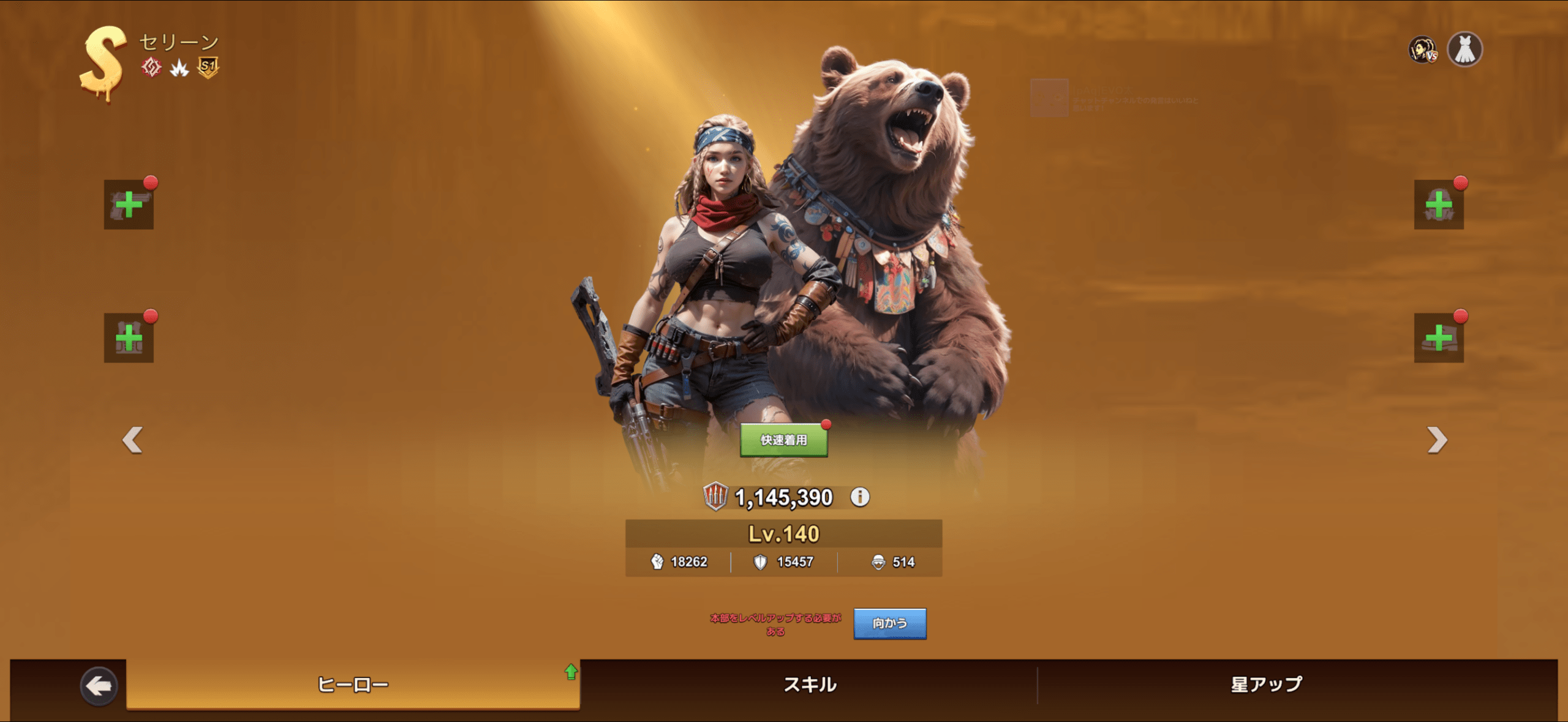The height and width of the screenshot is (722, 1568).
Task: Tap the S1 season badge under hero name
Action: [208, 67]
